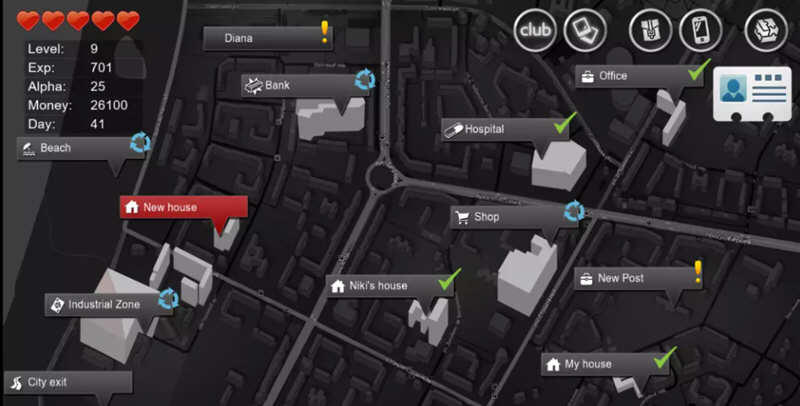Click the stacked cubes icon
This screenshot has width=800, height=406.
coord(766,30)
